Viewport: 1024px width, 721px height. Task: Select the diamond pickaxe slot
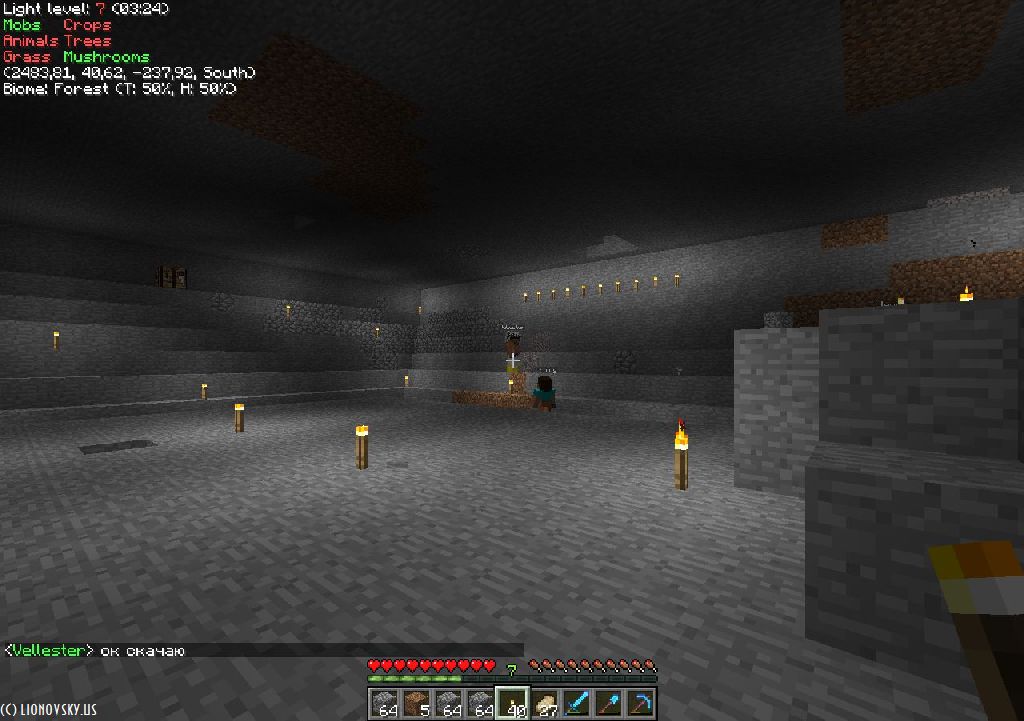point(640,703)
